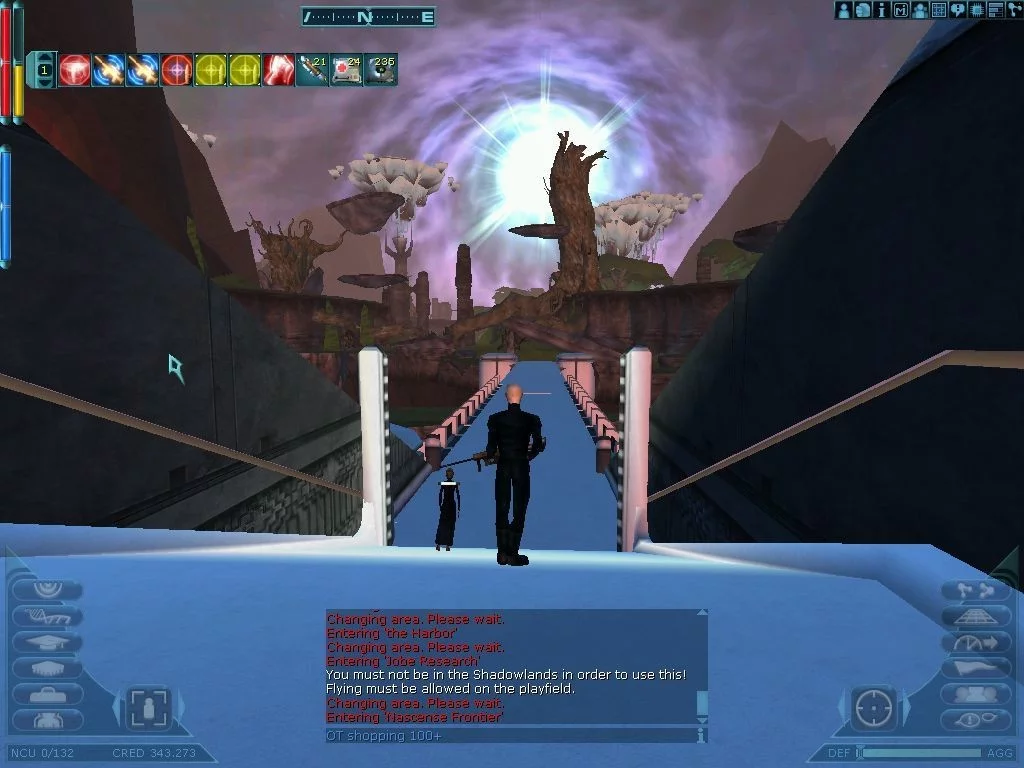The width and height of the screenshot is (1024, 768).
Task: Use the first aid kit item
Action: click(x=346, y=69)
